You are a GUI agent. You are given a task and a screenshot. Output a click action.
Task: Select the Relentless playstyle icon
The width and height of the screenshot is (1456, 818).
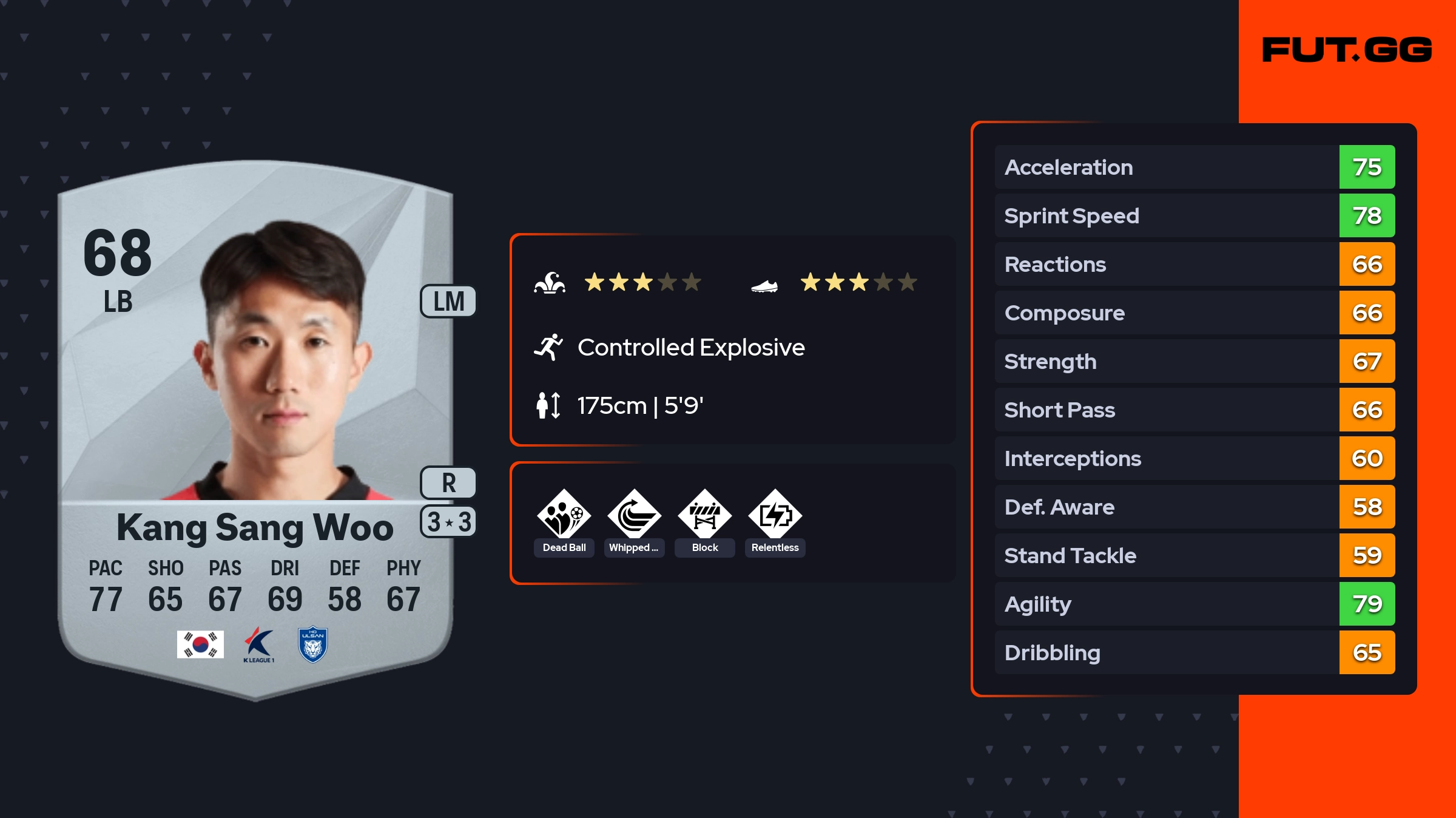tap(775, 515)
